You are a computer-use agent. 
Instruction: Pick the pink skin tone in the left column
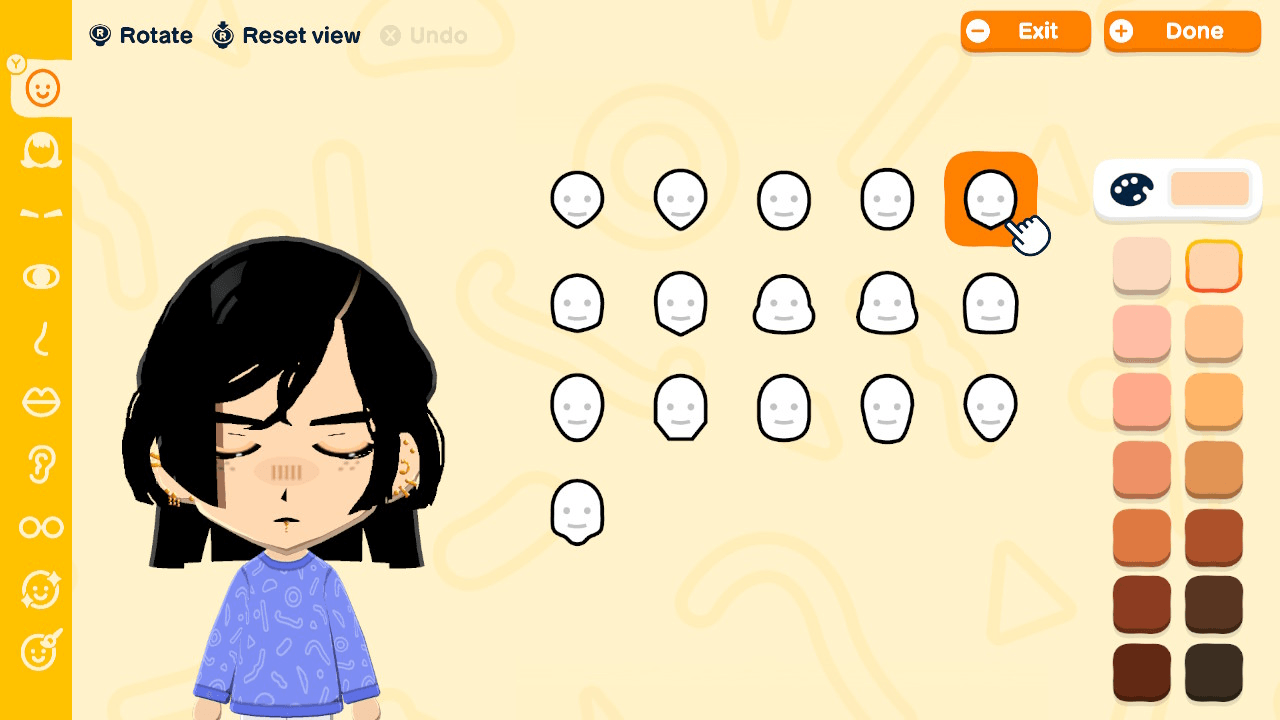click(1141, 334)
